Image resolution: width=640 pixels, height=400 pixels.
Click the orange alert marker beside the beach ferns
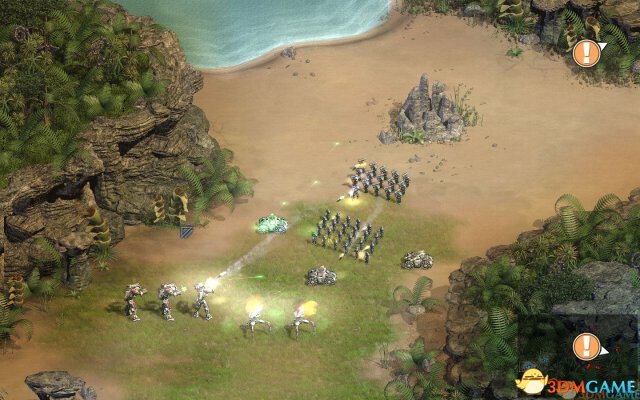[587, 53]
